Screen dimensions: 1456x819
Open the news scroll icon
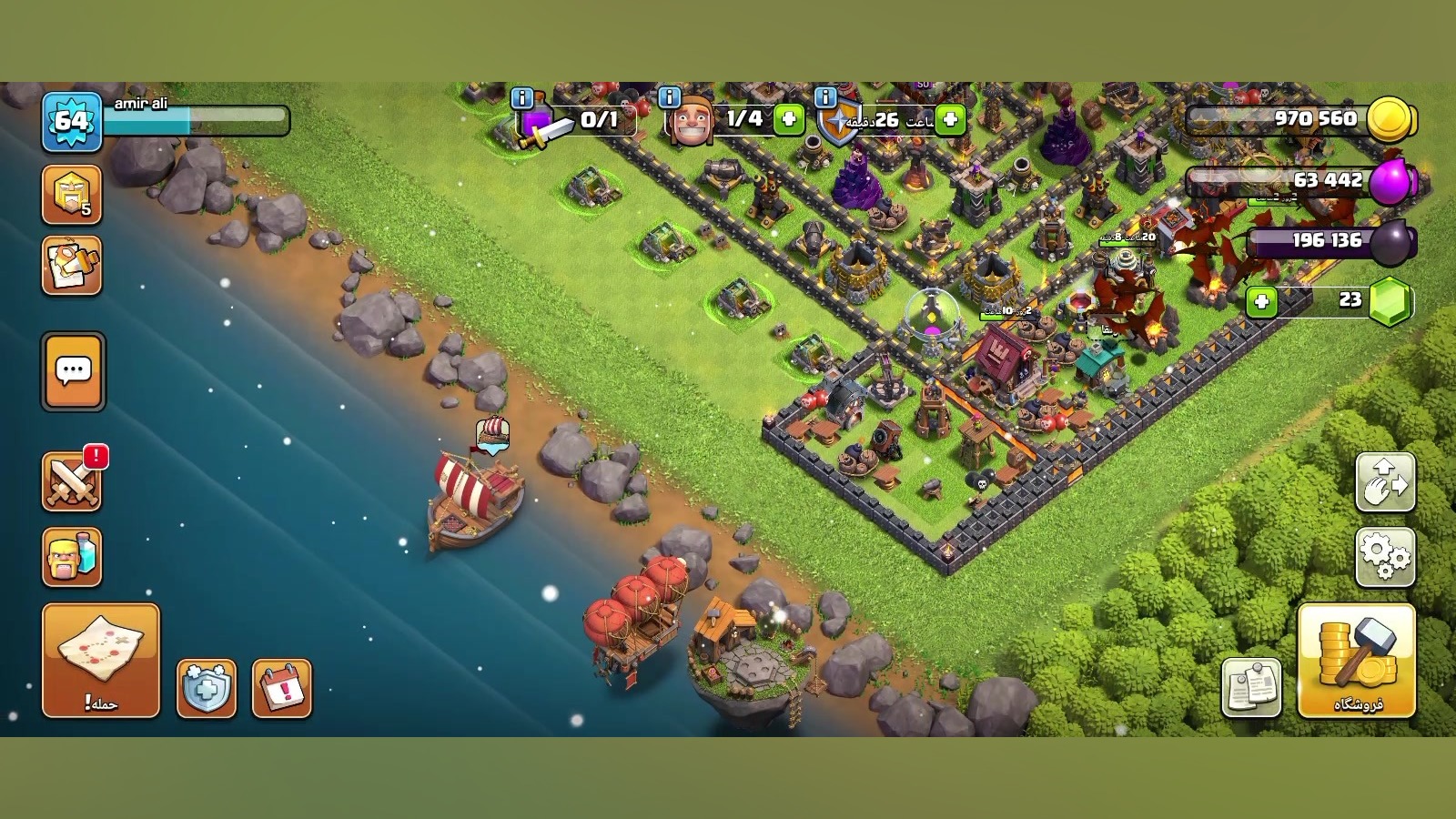point(71,266)
